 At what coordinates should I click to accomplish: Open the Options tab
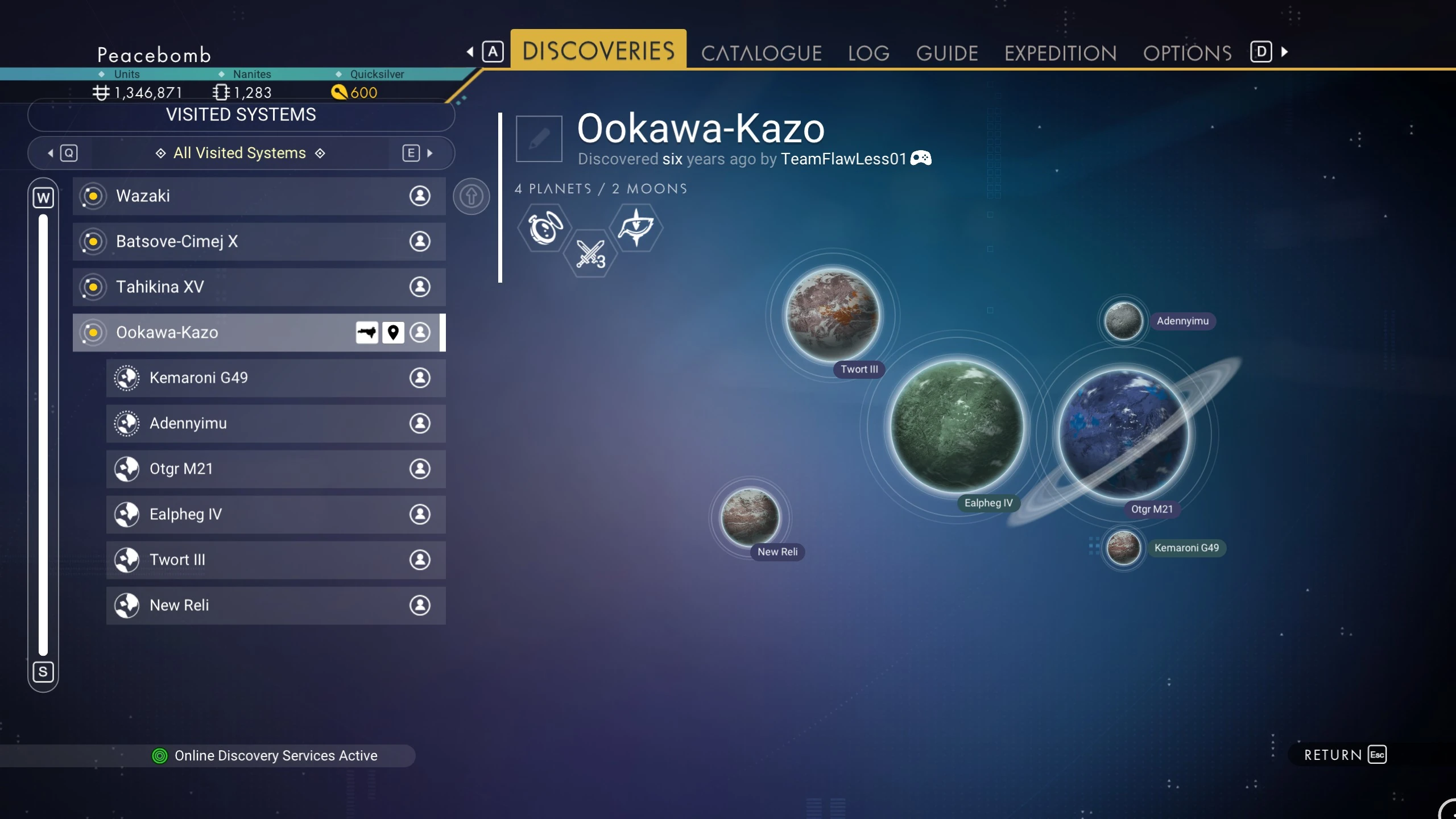pos(1187,53)
